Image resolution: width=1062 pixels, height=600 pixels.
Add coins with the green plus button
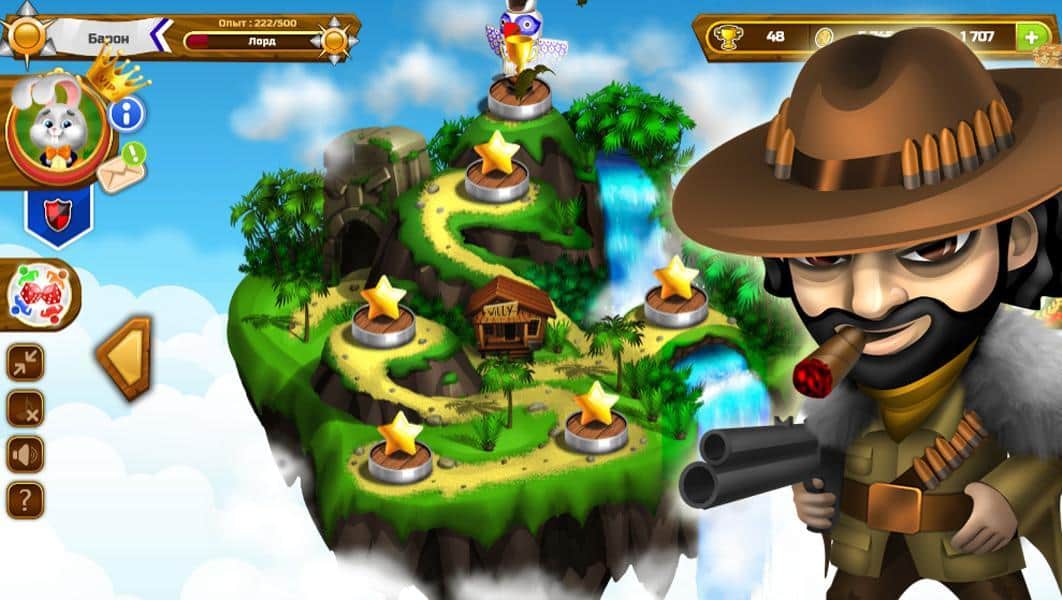(x=1030, y=37)
